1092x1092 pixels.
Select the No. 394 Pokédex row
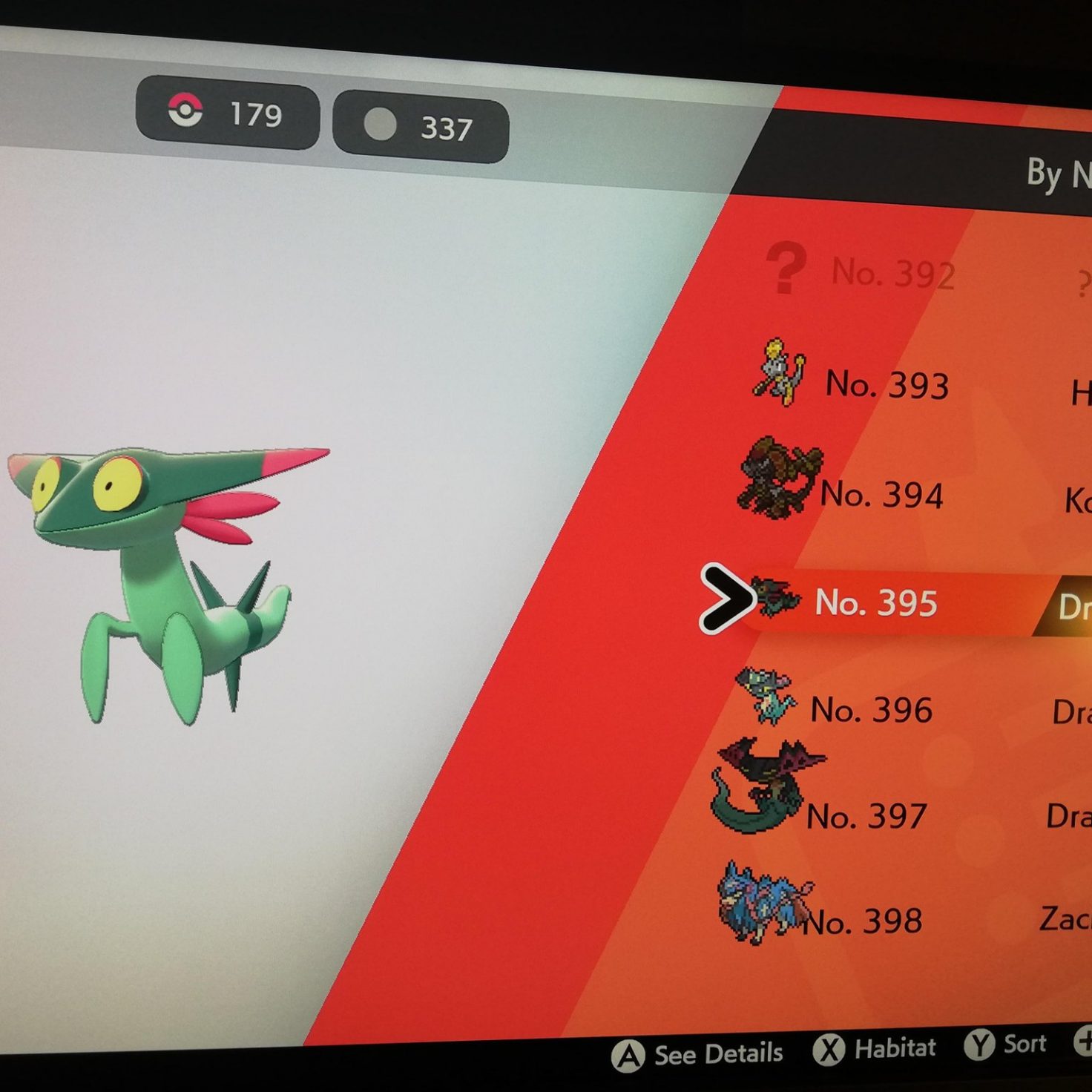tap(881, 494)
